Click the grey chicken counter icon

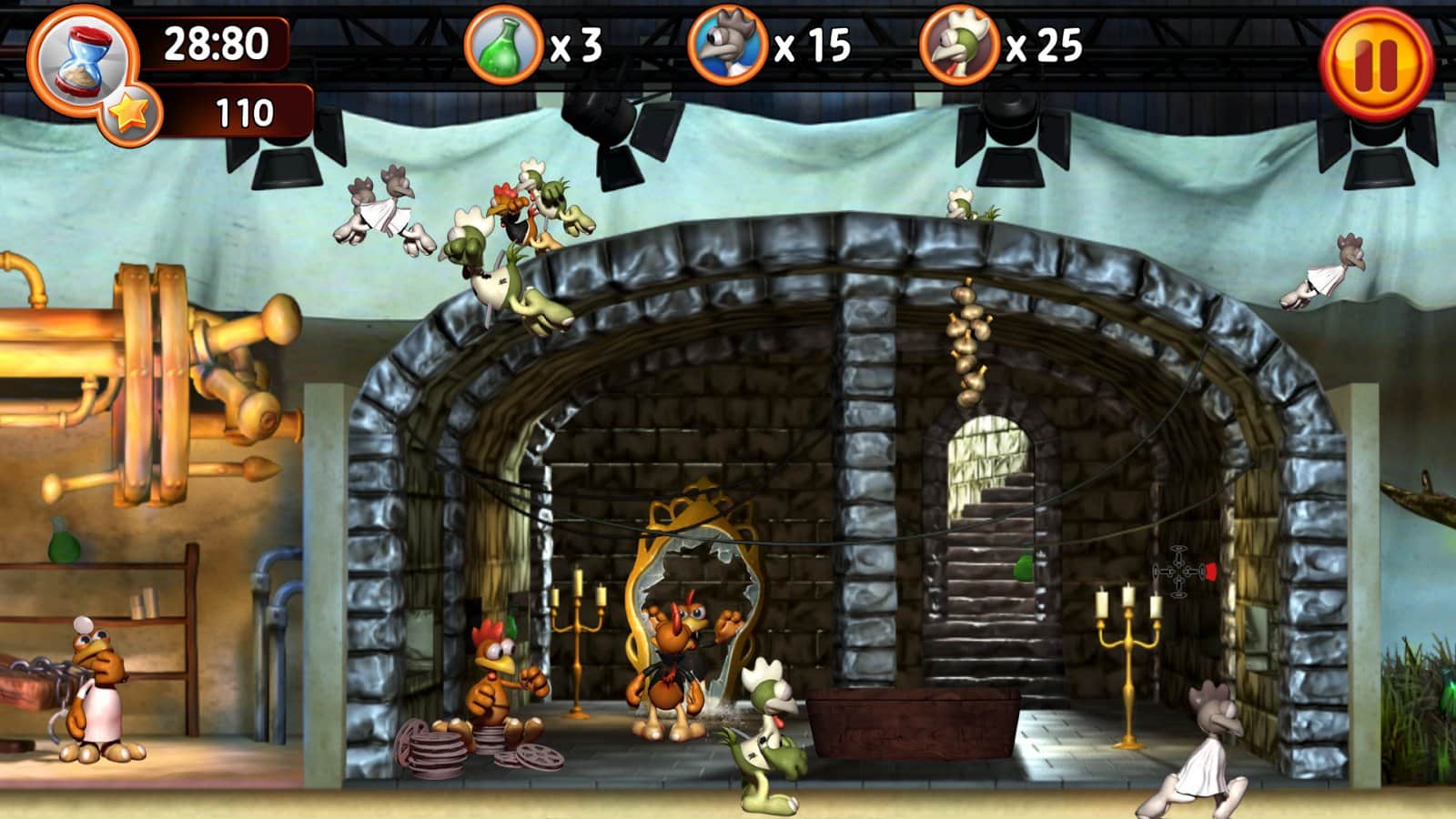tap(726, 45)
